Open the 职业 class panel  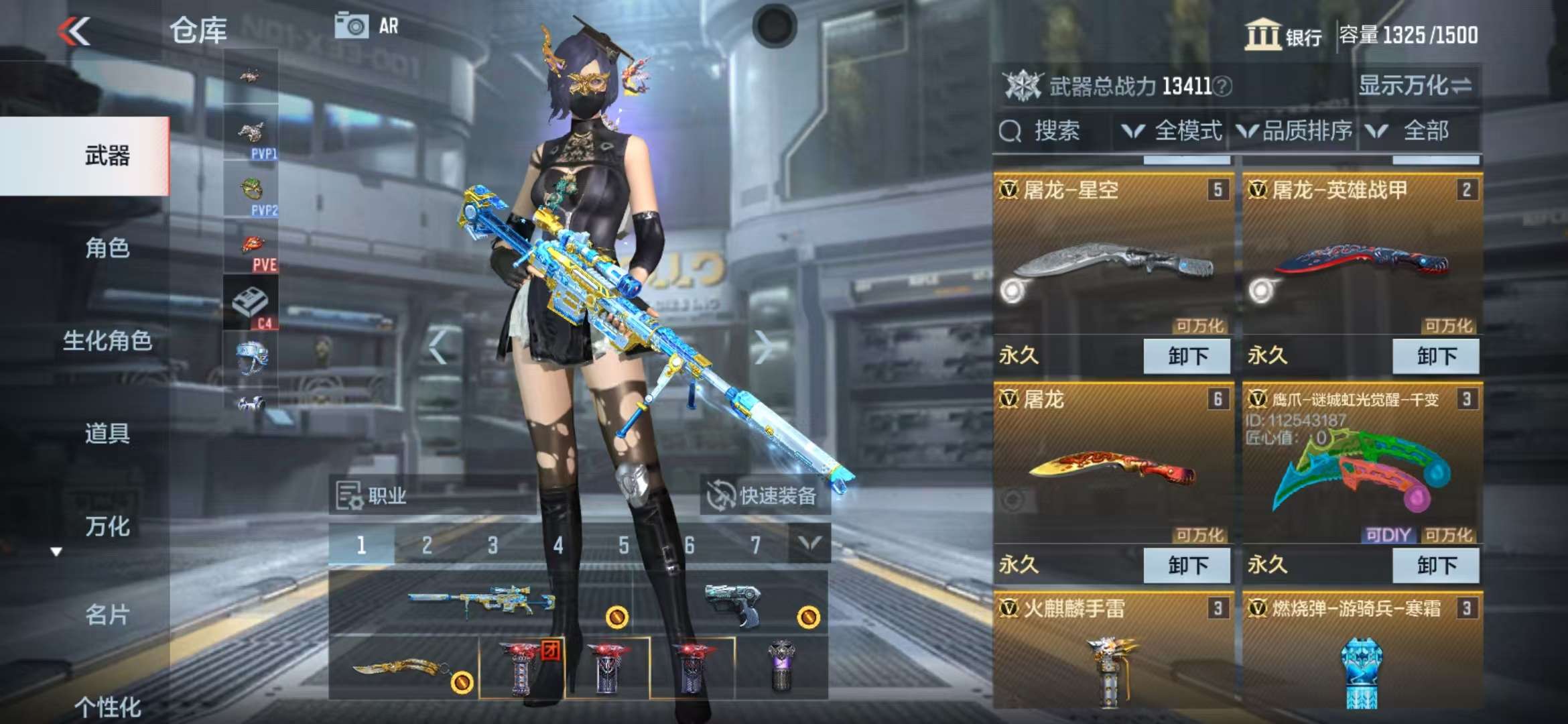(x=373, y=496)
